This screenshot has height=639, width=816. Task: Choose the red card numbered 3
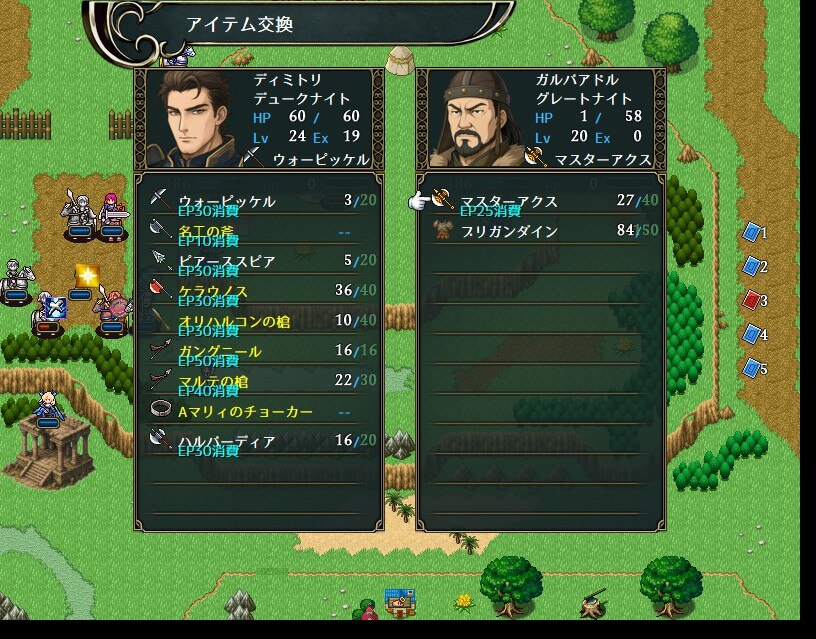click(753, 300)
